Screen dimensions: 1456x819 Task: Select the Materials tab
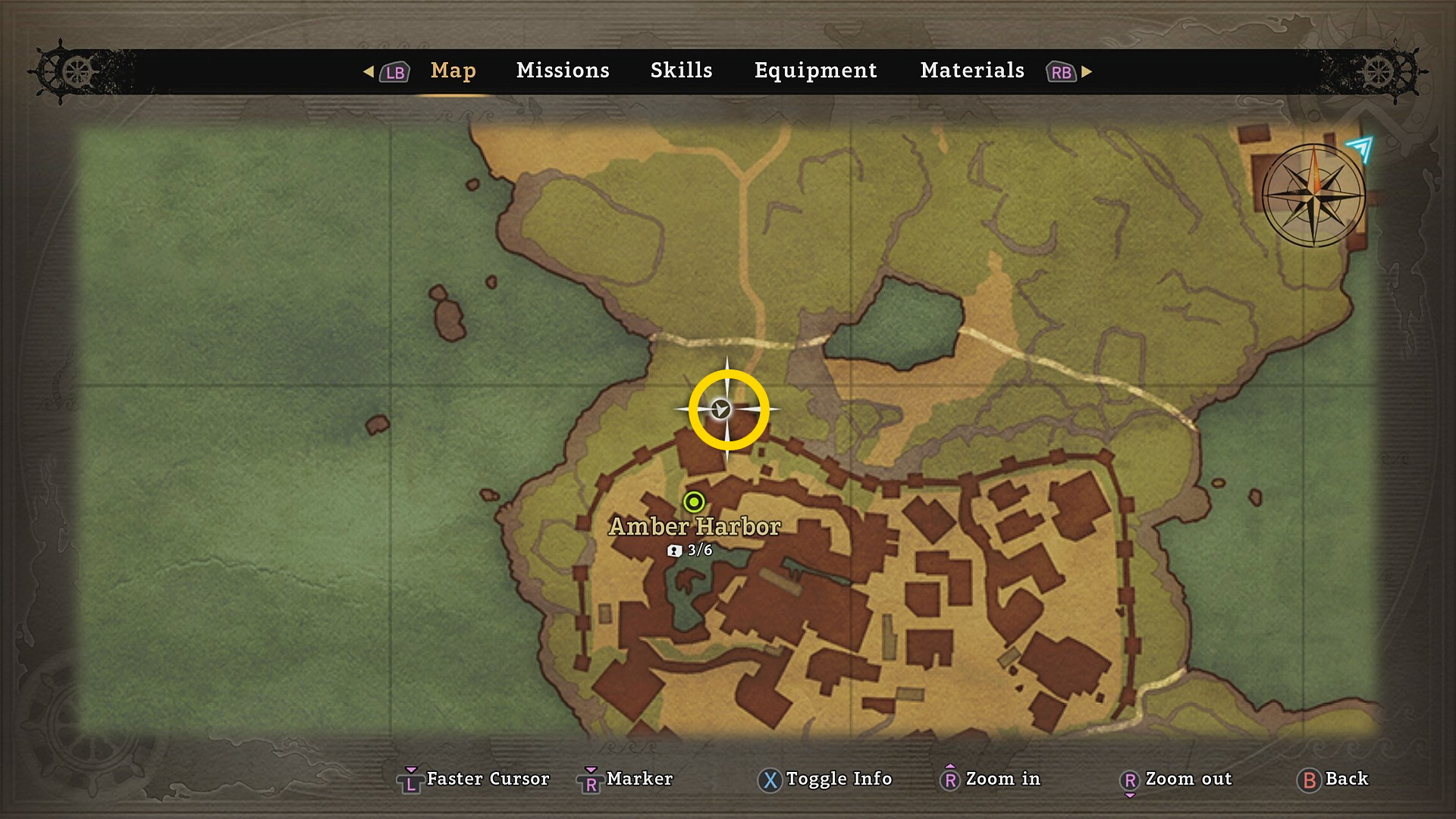pos(972,71)
